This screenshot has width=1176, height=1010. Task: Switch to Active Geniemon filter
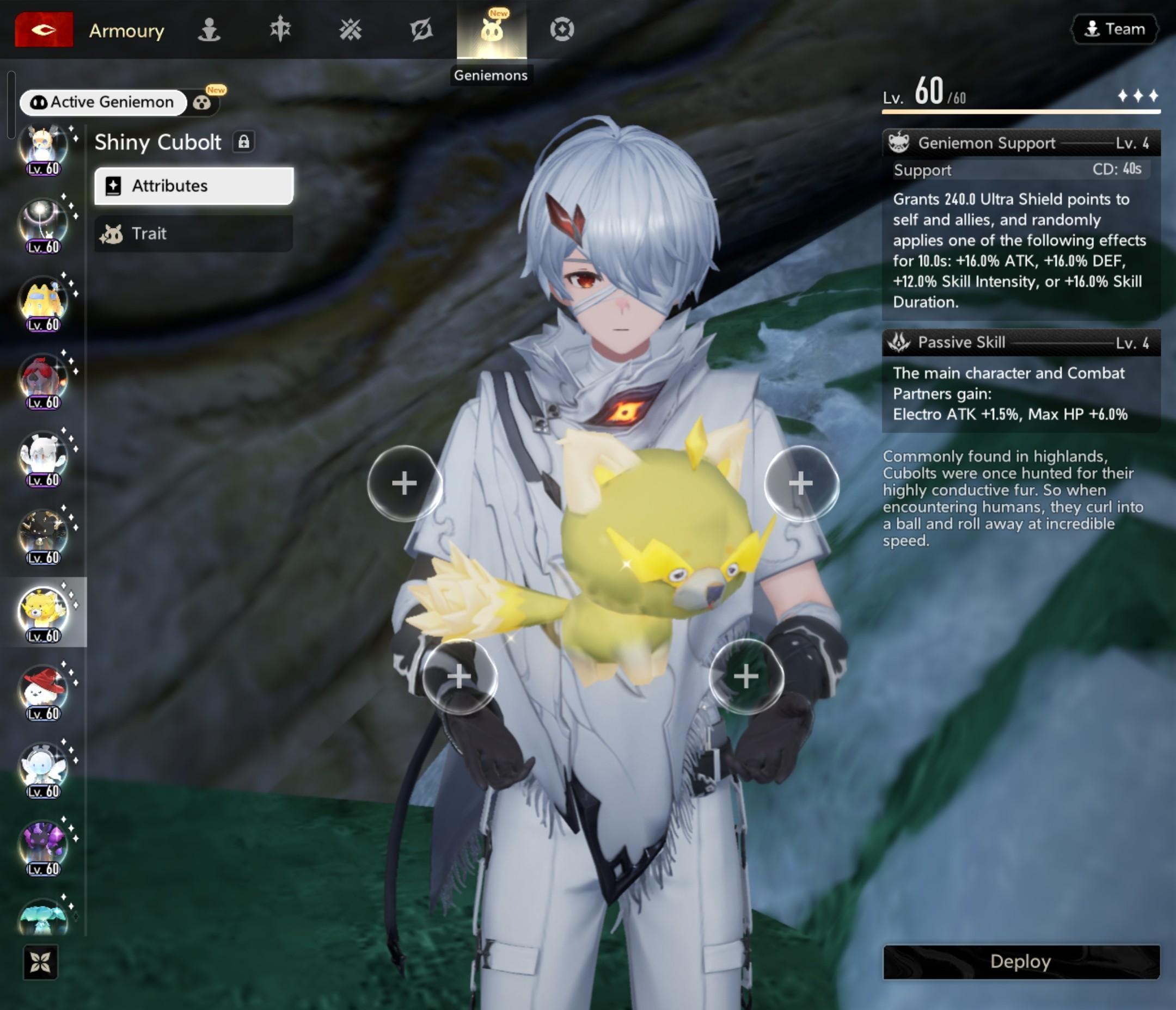103,102
